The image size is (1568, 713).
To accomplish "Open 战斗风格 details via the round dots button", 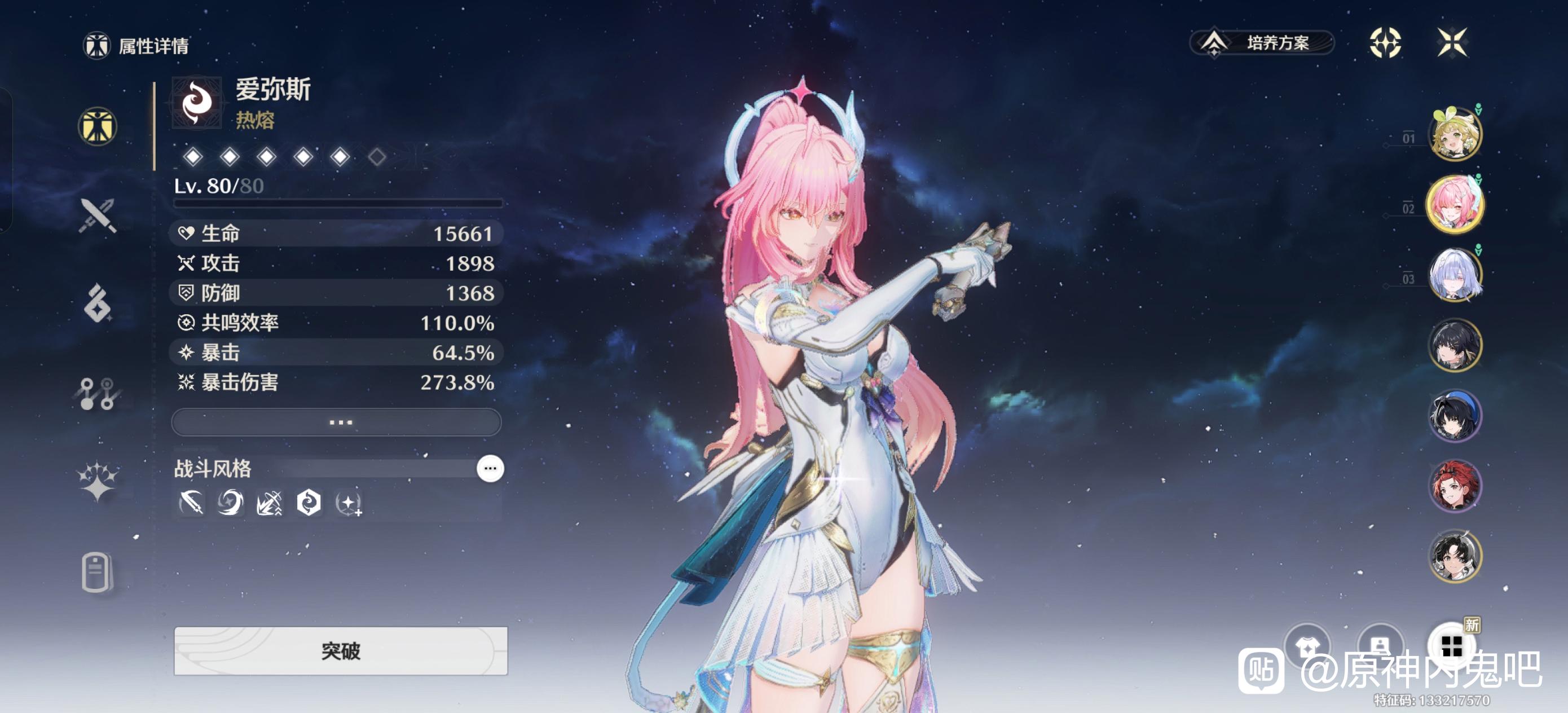I will pos(490,468).
